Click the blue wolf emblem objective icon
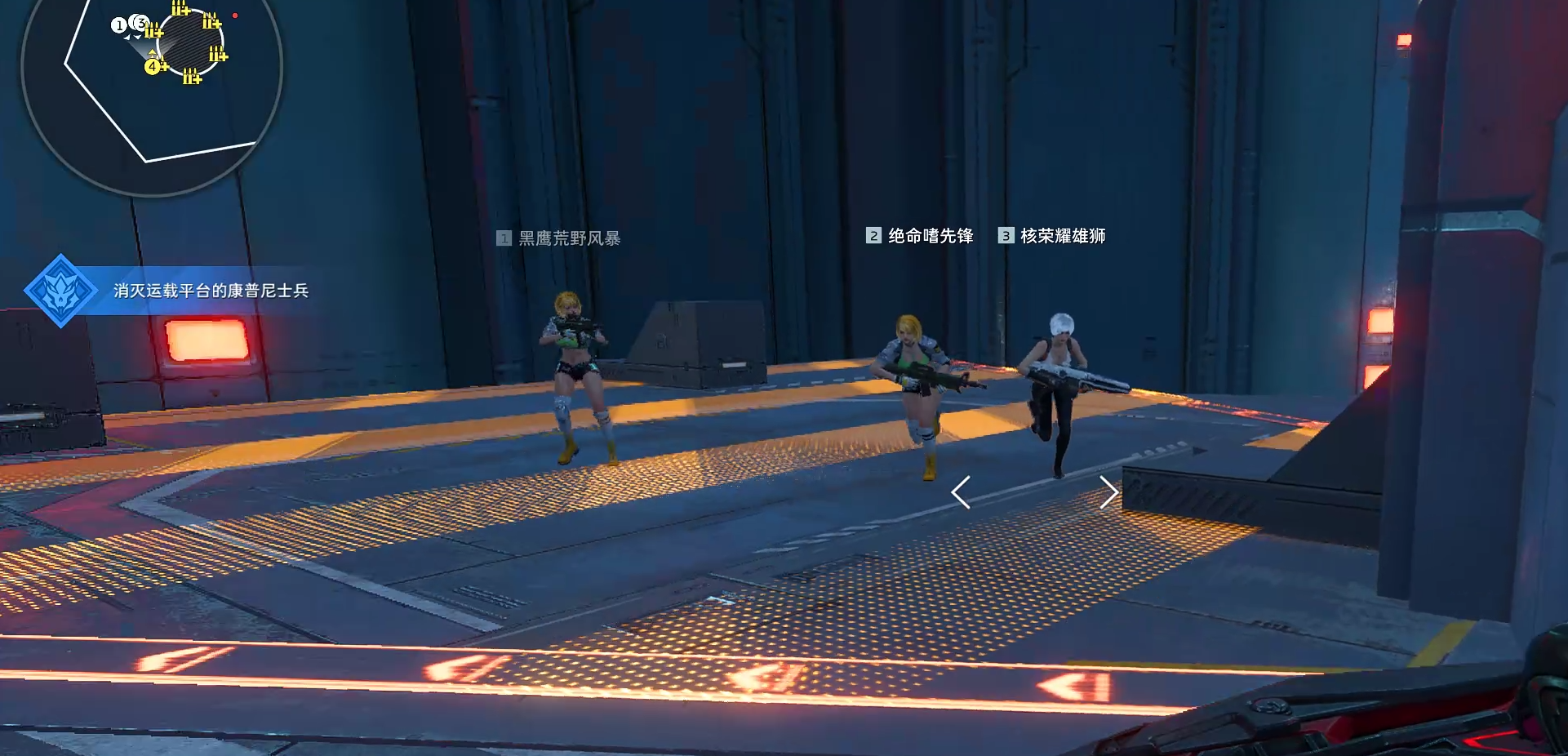This screenshot has width=1568, height=756. point(60,291)
